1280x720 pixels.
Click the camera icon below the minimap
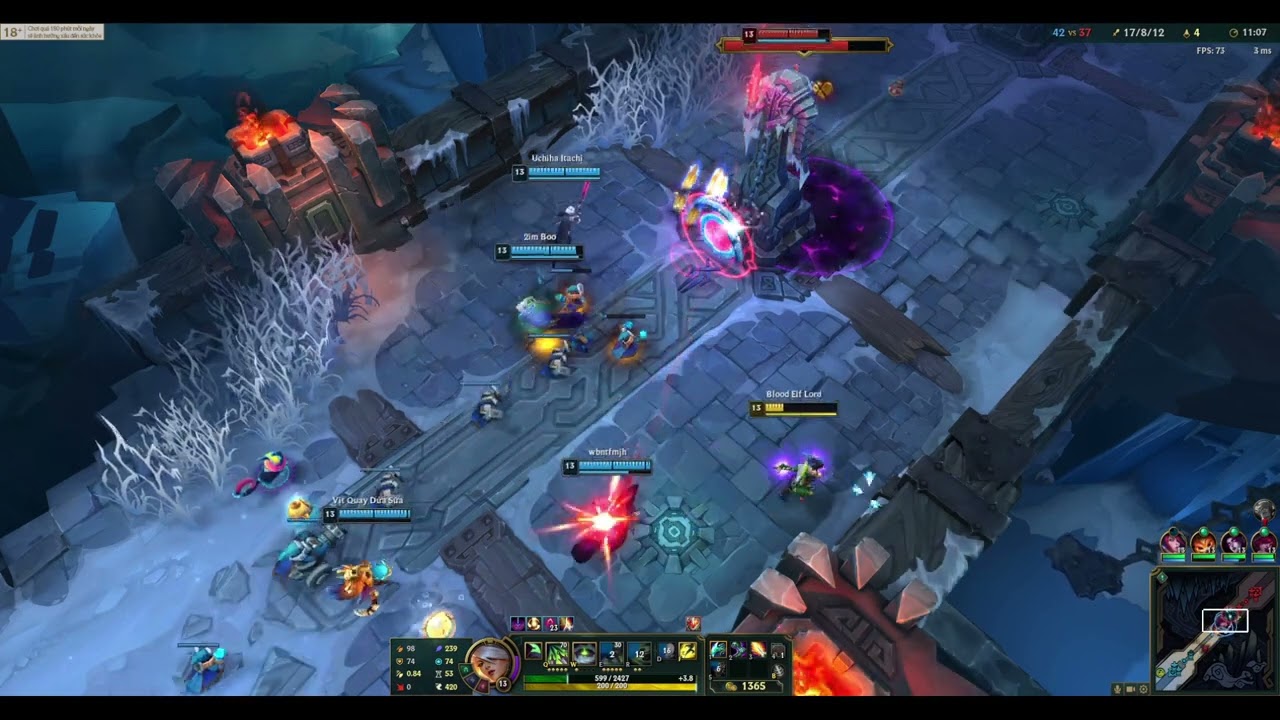coord(1131,689)
